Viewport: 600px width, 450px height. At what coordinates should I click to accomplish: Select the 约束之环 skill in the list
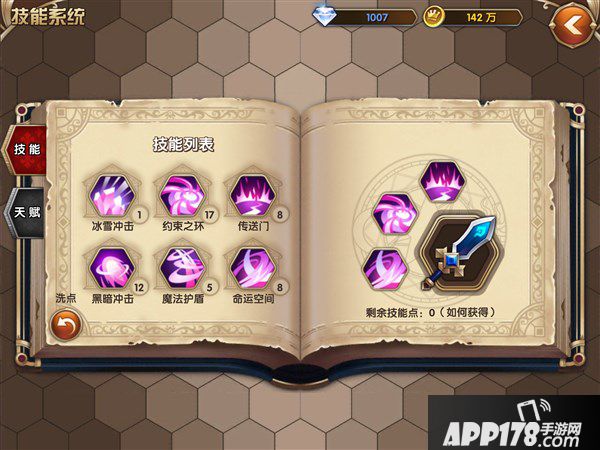coord(178,195)
